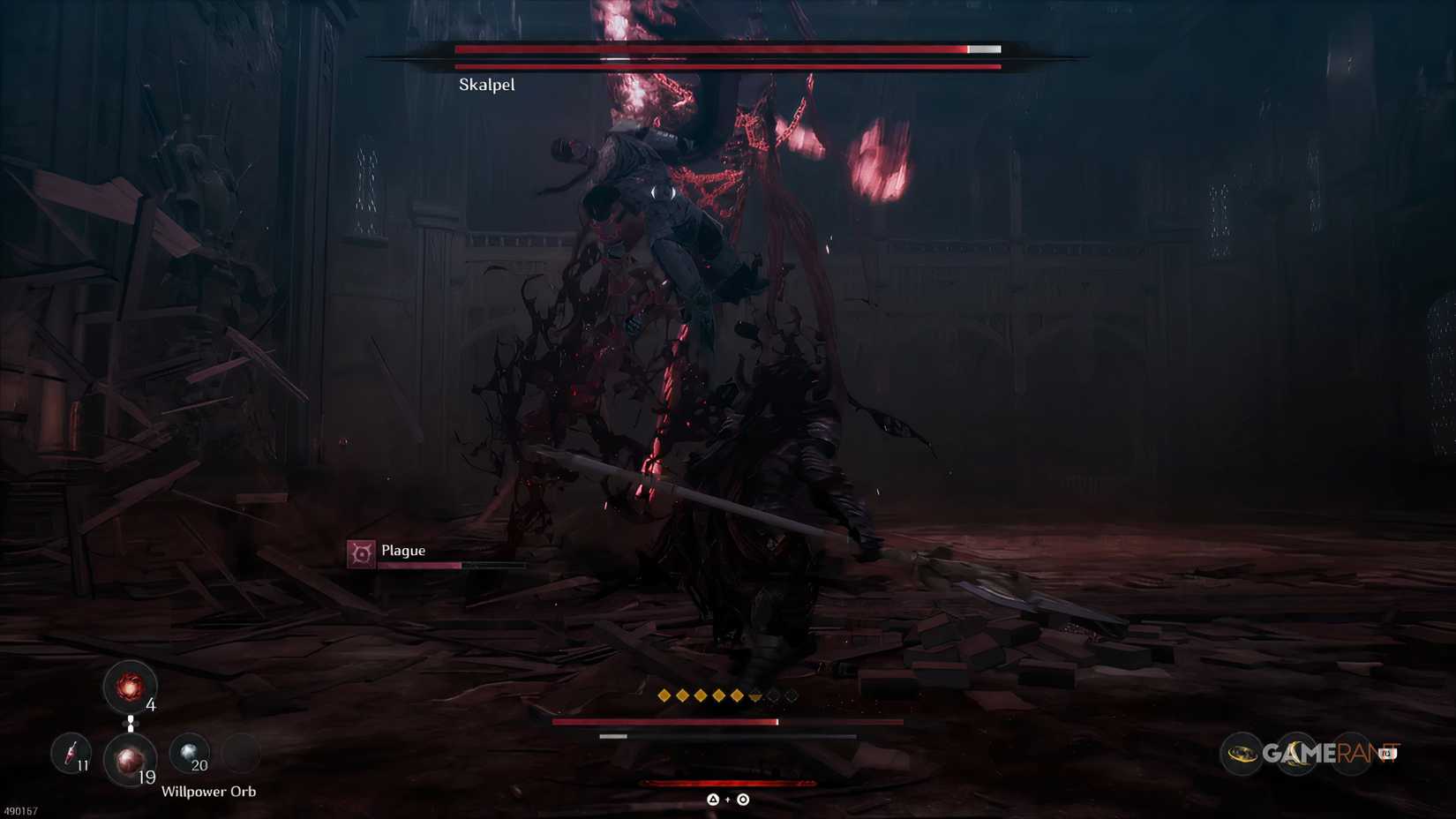The height and width of the screenshot is (819, 1456).
Task: Expand the item wheel above the Willpower Orb
Action: 131,721
